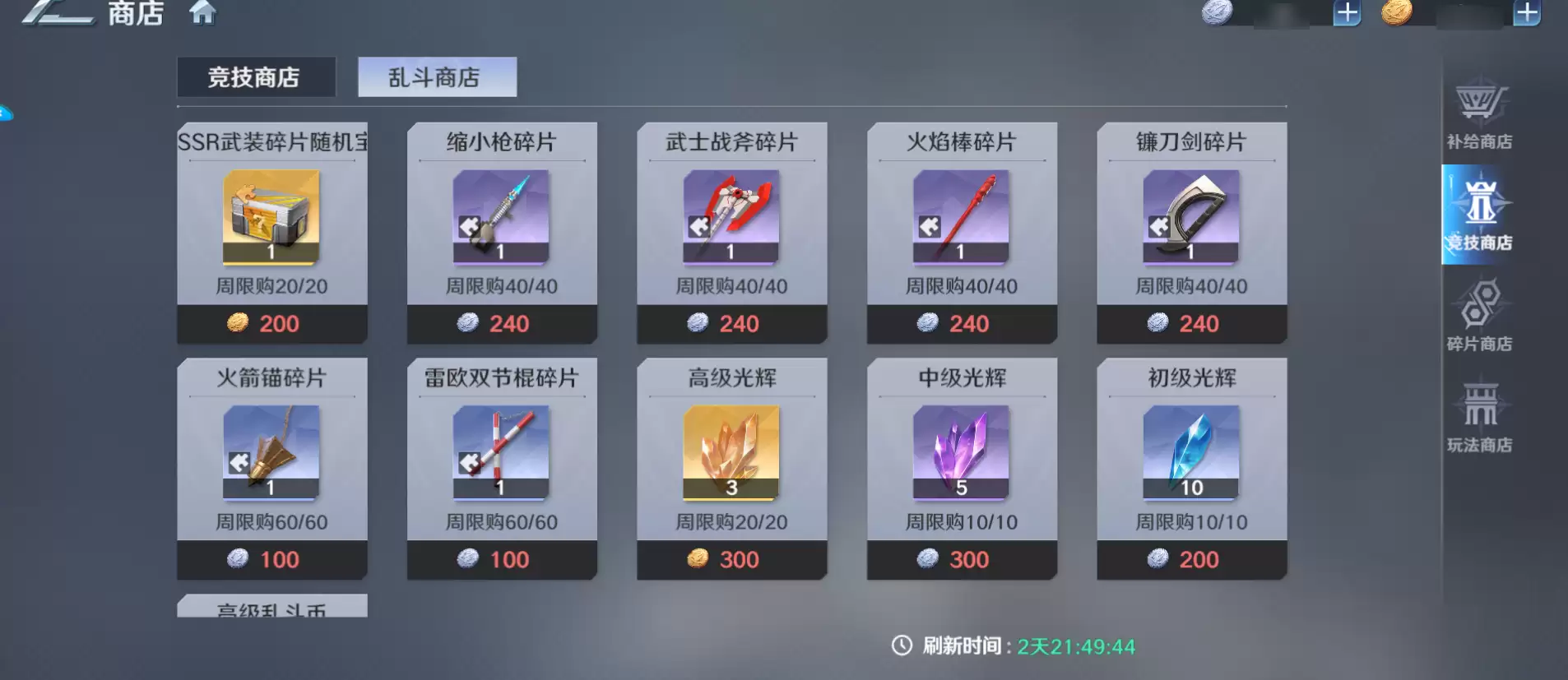The width and height of the screenshot is (1568, 680).
Task: Click the 高级乱斗币 label at bottom left
Action: click(271, 610)
